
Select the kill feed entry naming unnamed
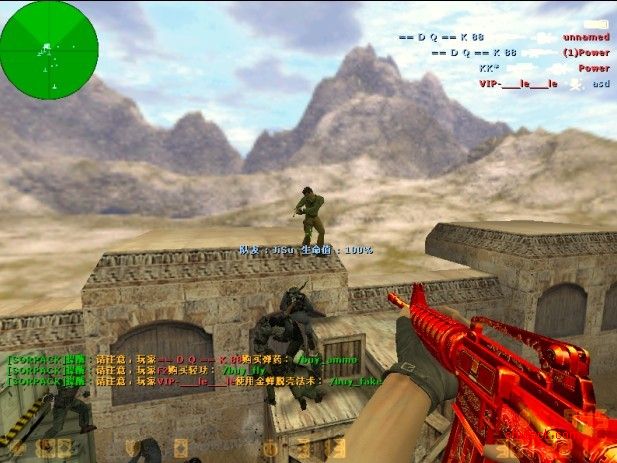pos(503,37)
